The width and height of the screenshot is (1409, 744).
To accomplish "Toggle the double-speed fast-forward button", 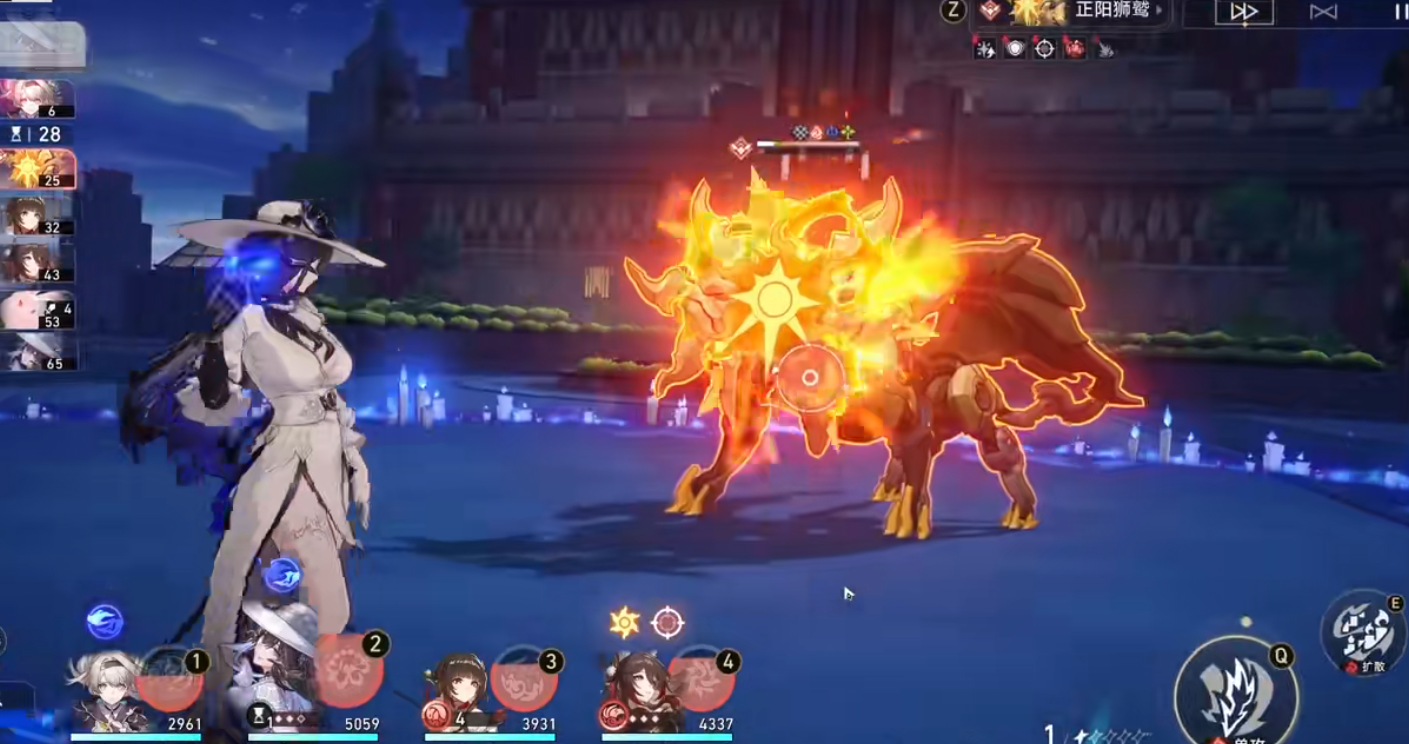I will click(1243, 12).
